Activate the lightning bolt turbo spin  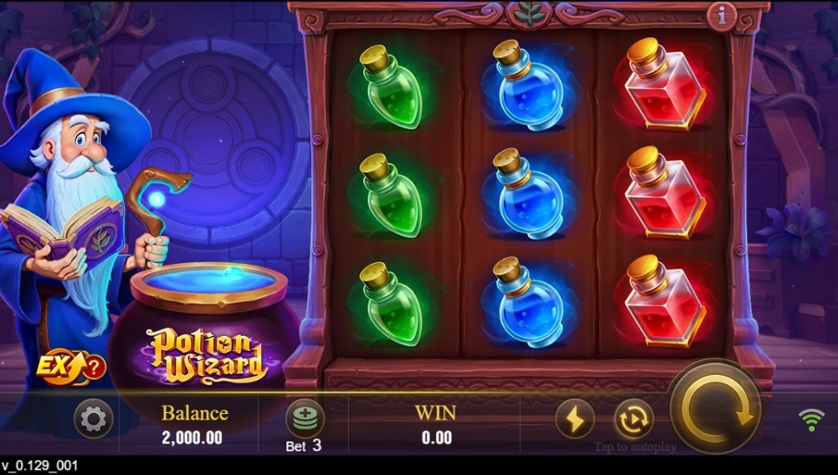(x=575, y=419)
